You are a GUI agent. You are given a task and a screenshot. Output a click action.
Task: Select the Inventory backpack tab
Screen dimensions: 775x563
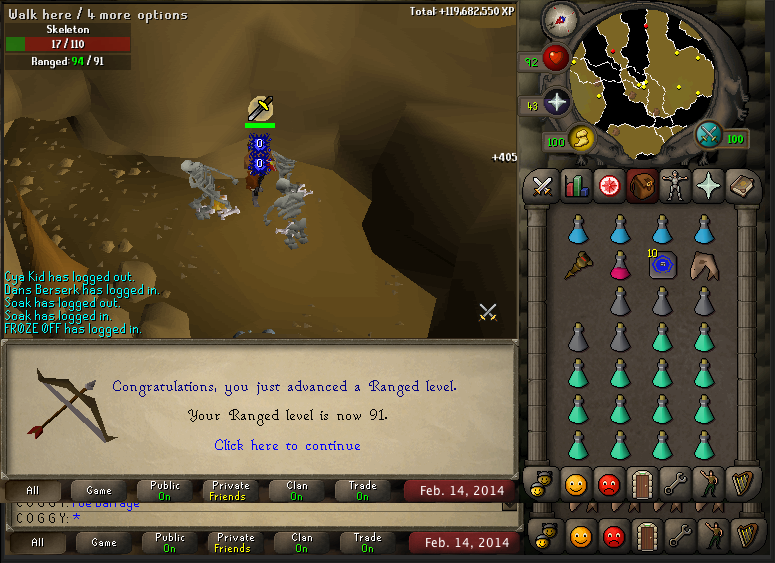(641, 185)
